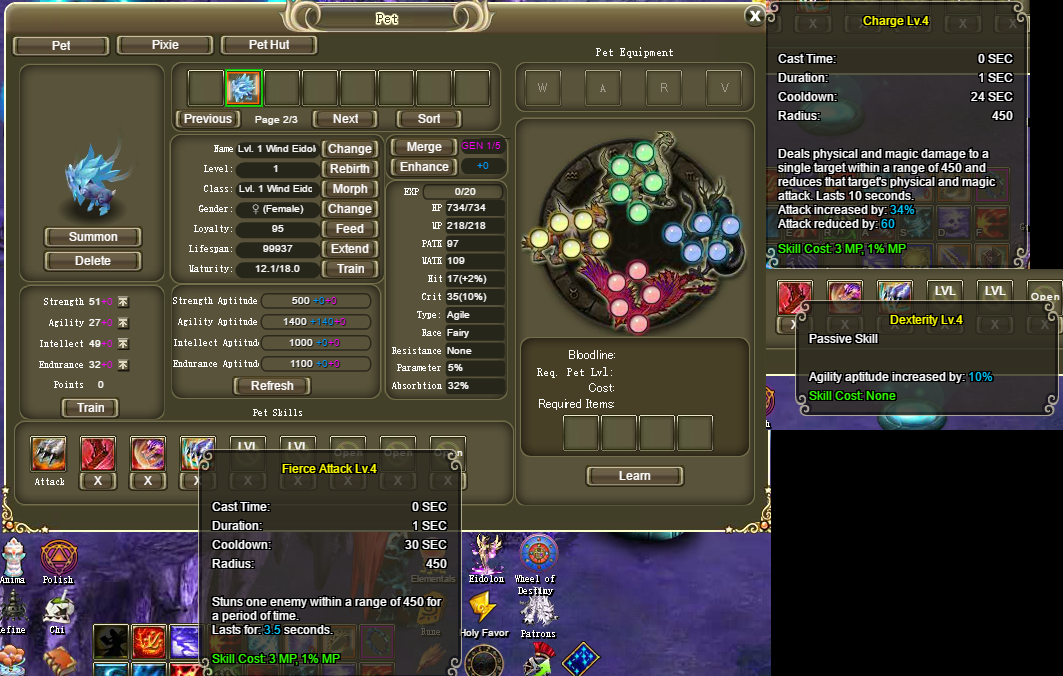Image resolution: width=1063 pixels, height=676 pixels.
Task: Refresh the pet aptitudes
Action: 272,386
